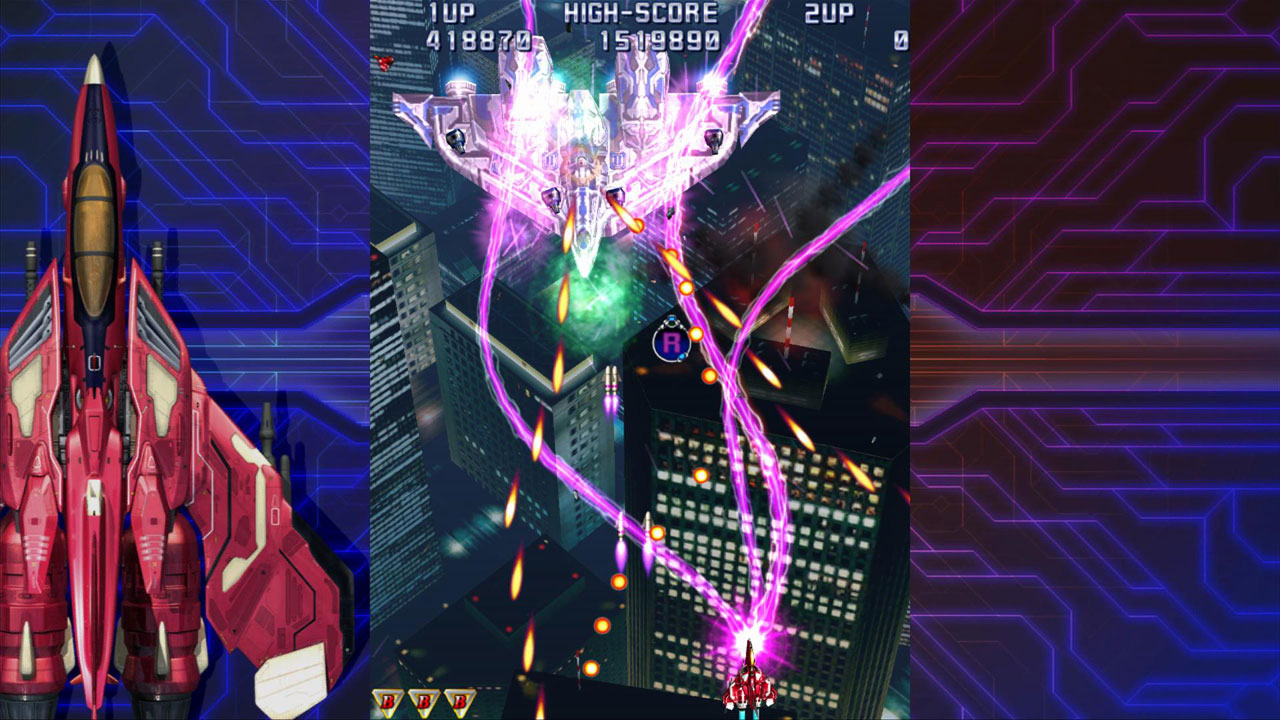
Task: Click the middle B bomb stock icon
Action: pyautogui.click(x=424, y=702)
